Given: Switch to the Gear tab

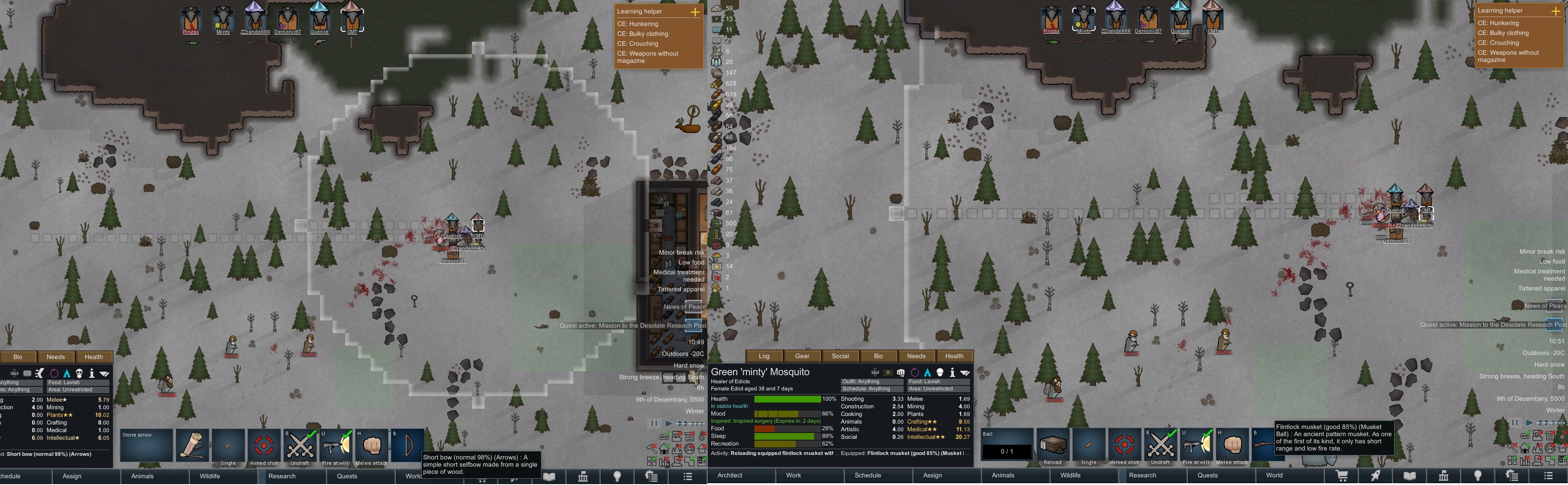Looking at the screenshot, I should coord(802,356).
